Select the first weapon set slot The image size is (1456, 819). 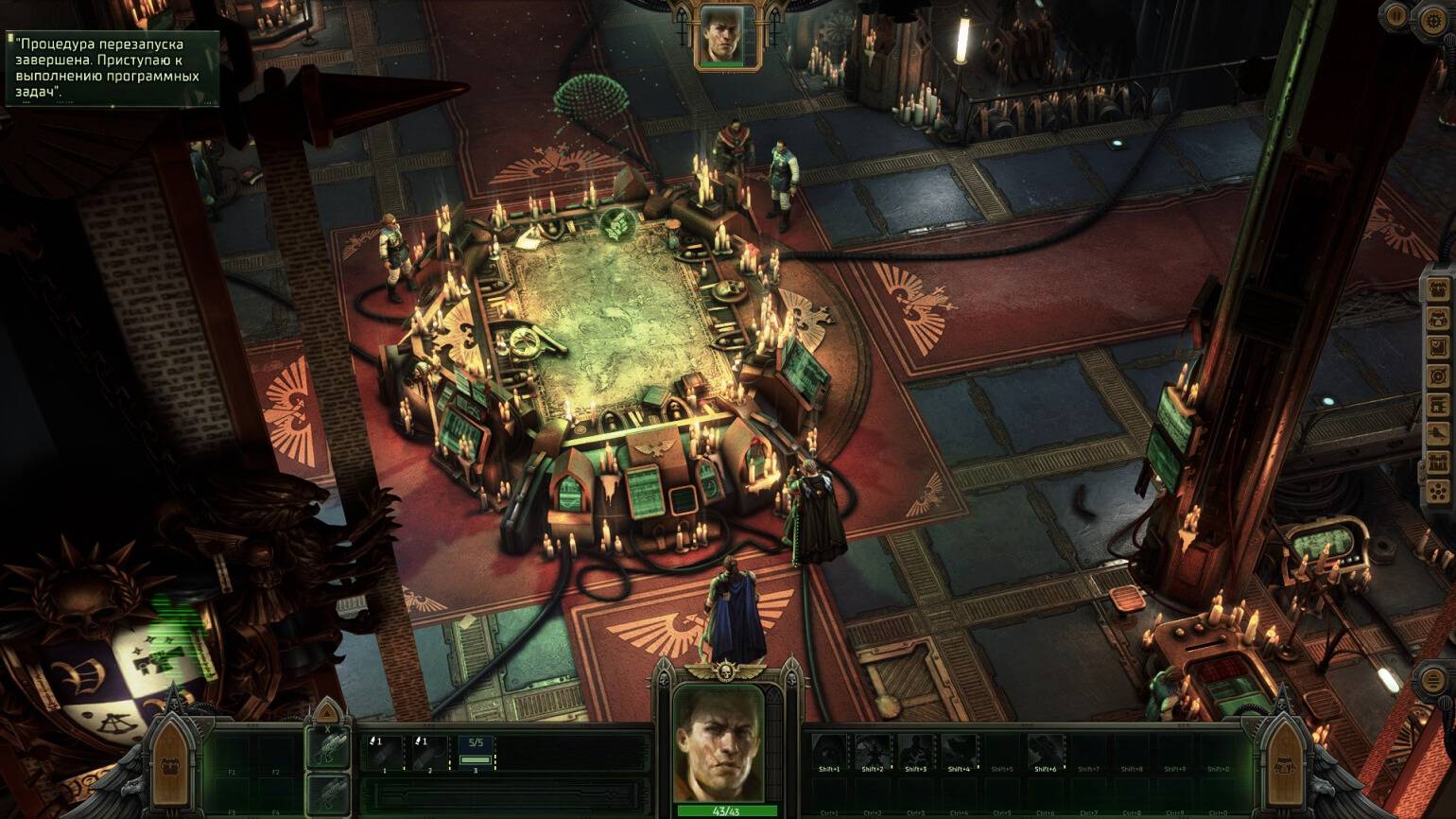[329, 750]
